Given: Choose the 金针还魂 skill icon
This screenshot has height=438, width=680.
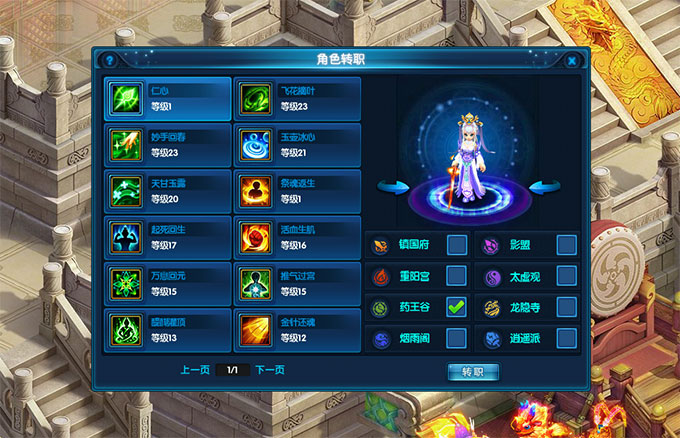Looking at the screenshot, I should (x=255, y=328).
